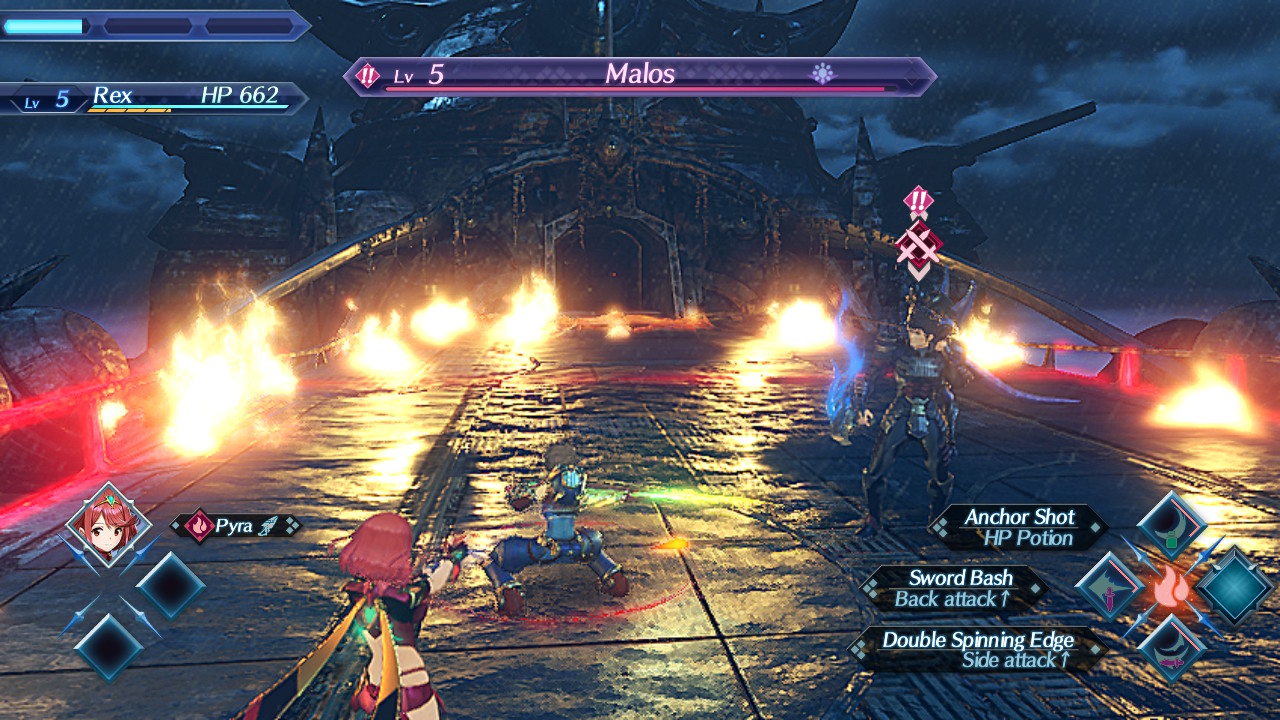Use the Sword Bash art icon
Image resolution: width=1280 pixels, height=720 pixels.
tap(1110, 587)
